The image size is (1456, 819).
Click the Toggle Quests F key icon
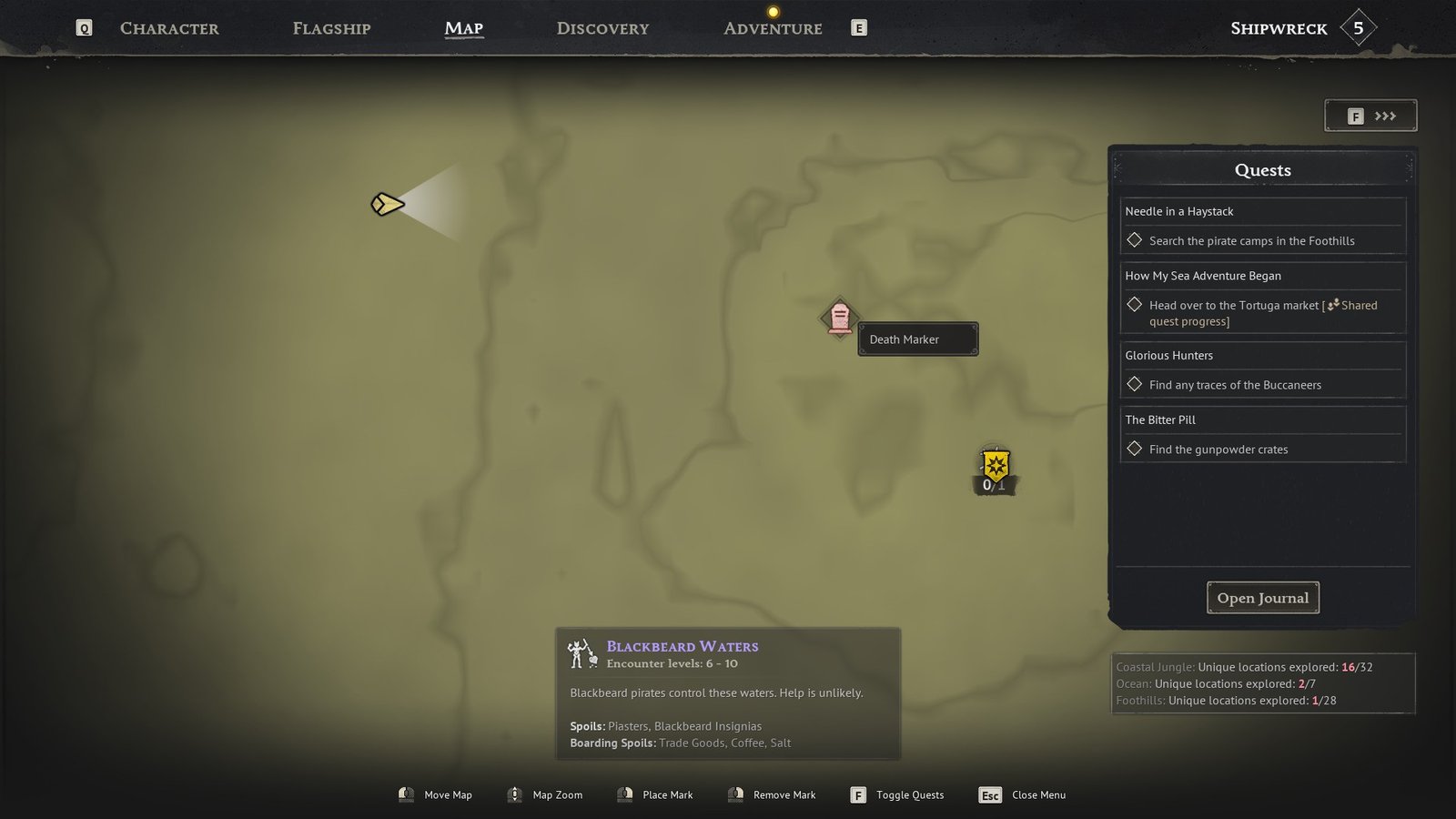tap(857, 794)
